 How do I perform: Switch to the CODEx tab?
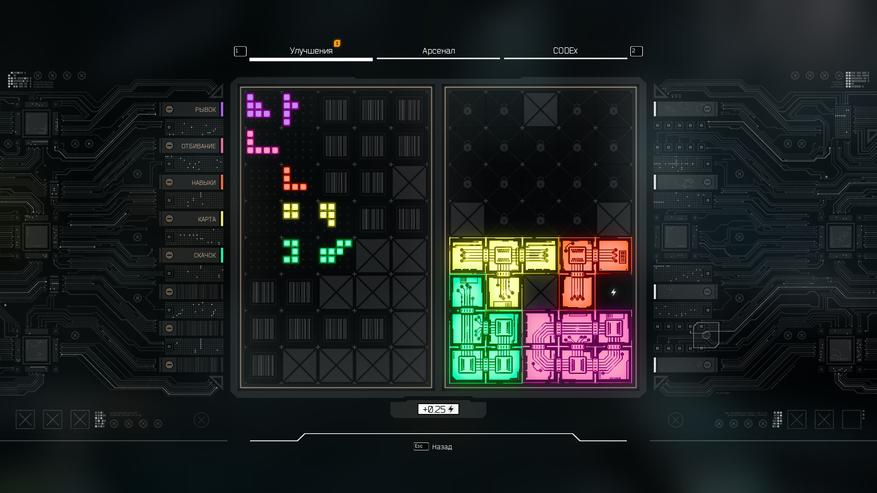566,50
